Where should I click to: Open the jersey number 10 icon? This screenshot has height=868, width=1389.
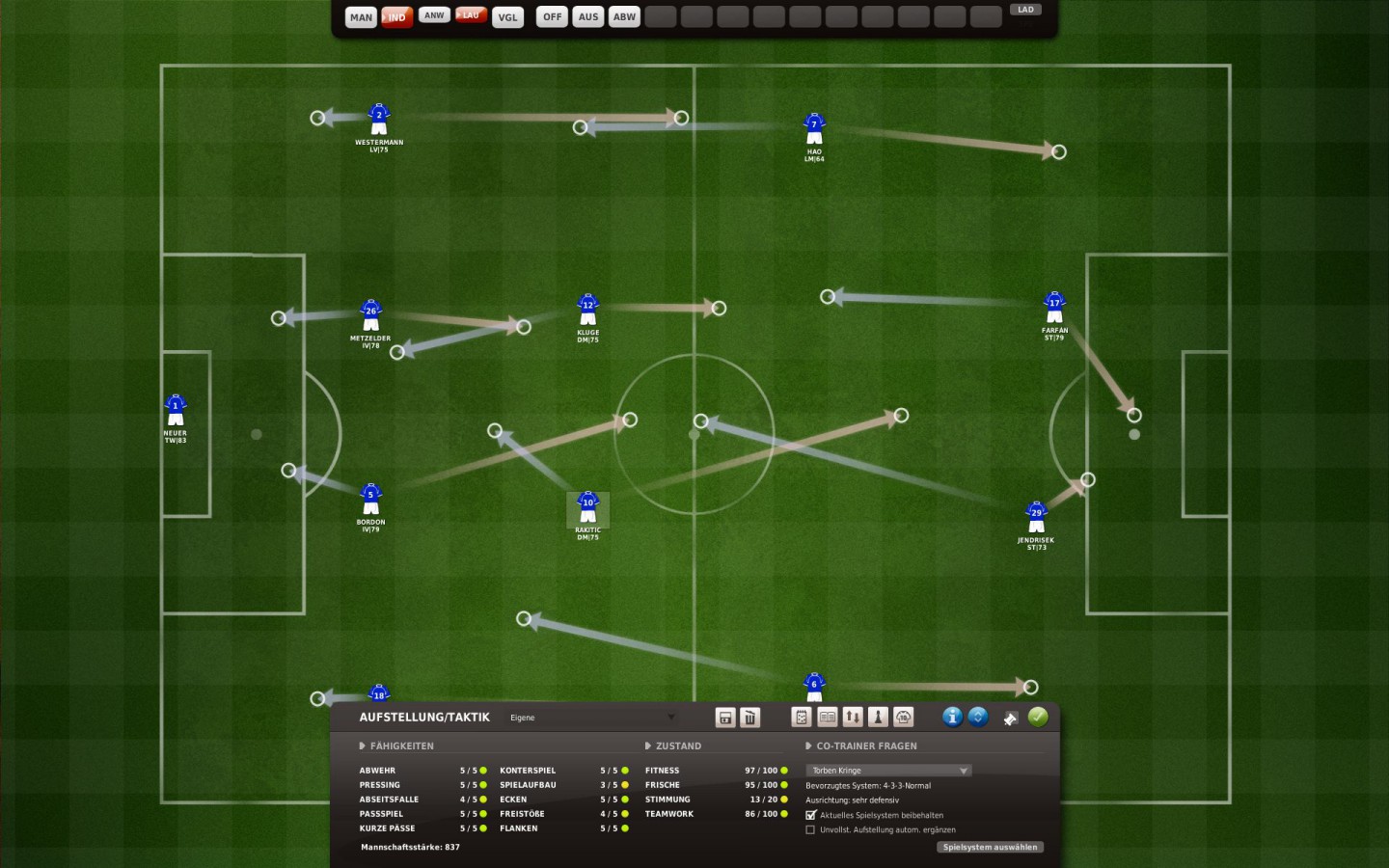(903, 718)
